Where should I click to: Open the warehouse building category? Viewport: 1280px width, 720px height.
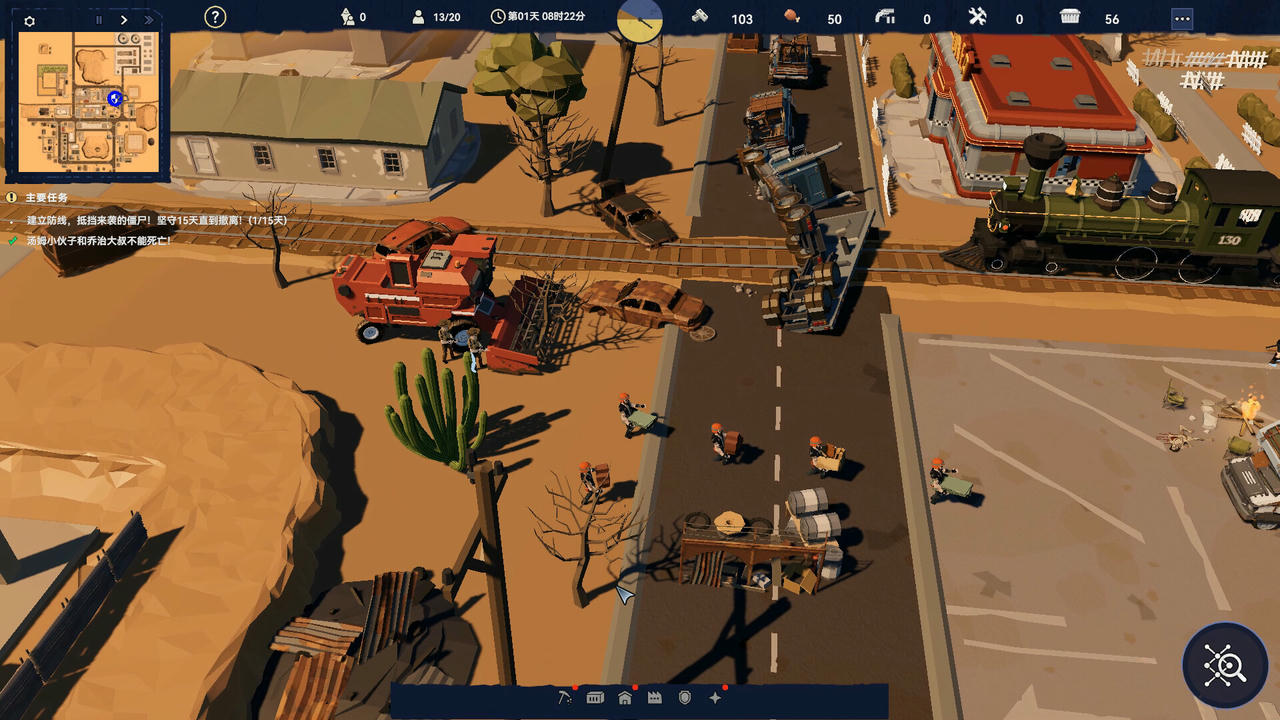tap(595, 698)
